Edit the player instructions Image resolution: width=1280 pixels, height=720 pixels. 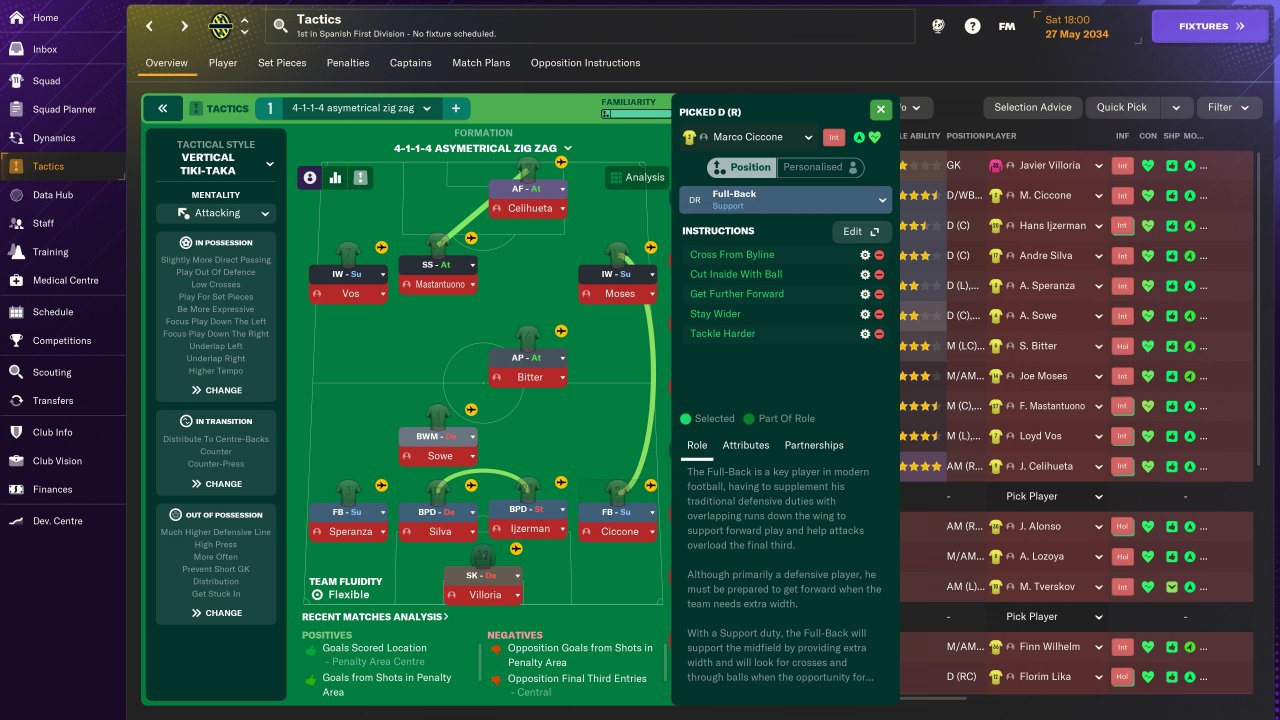861,231
